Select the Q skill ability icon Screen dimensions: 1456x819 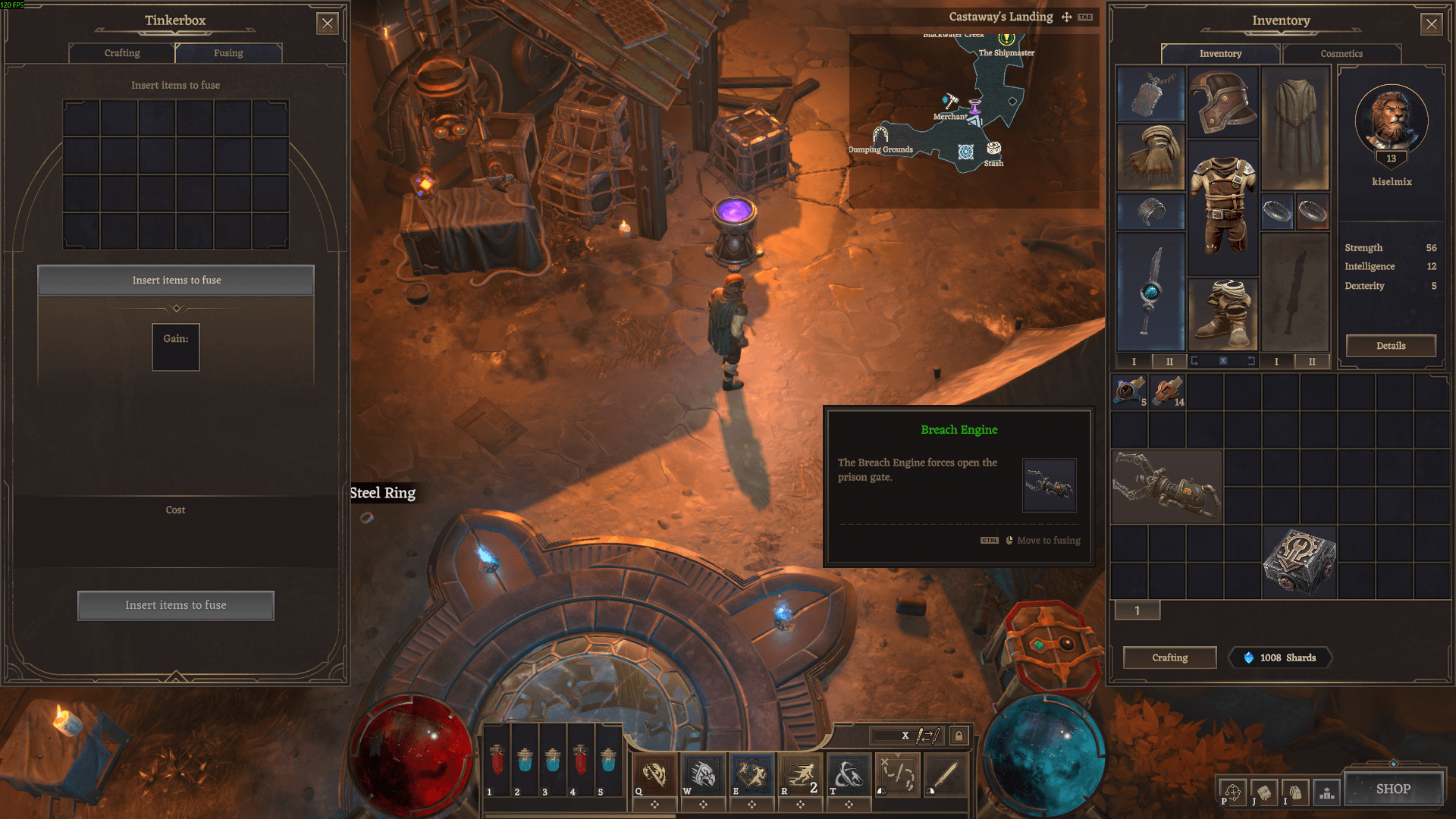(654, 775)
